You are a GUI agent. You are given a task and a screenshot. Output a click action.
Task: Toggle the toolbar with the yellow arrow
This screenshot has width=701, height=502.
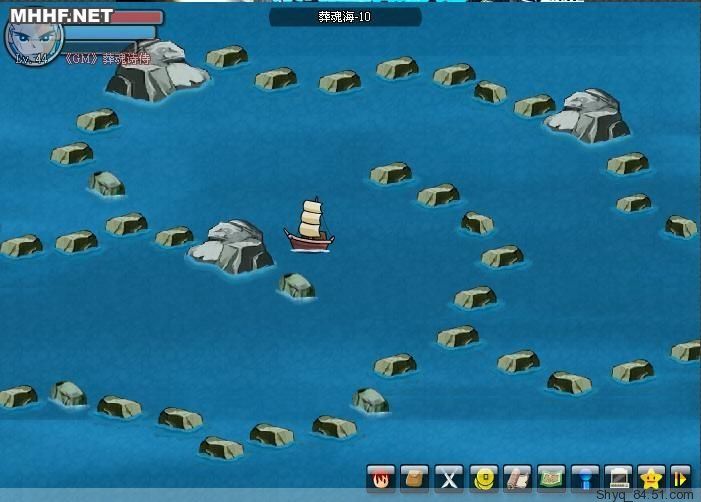pos(680,477)
